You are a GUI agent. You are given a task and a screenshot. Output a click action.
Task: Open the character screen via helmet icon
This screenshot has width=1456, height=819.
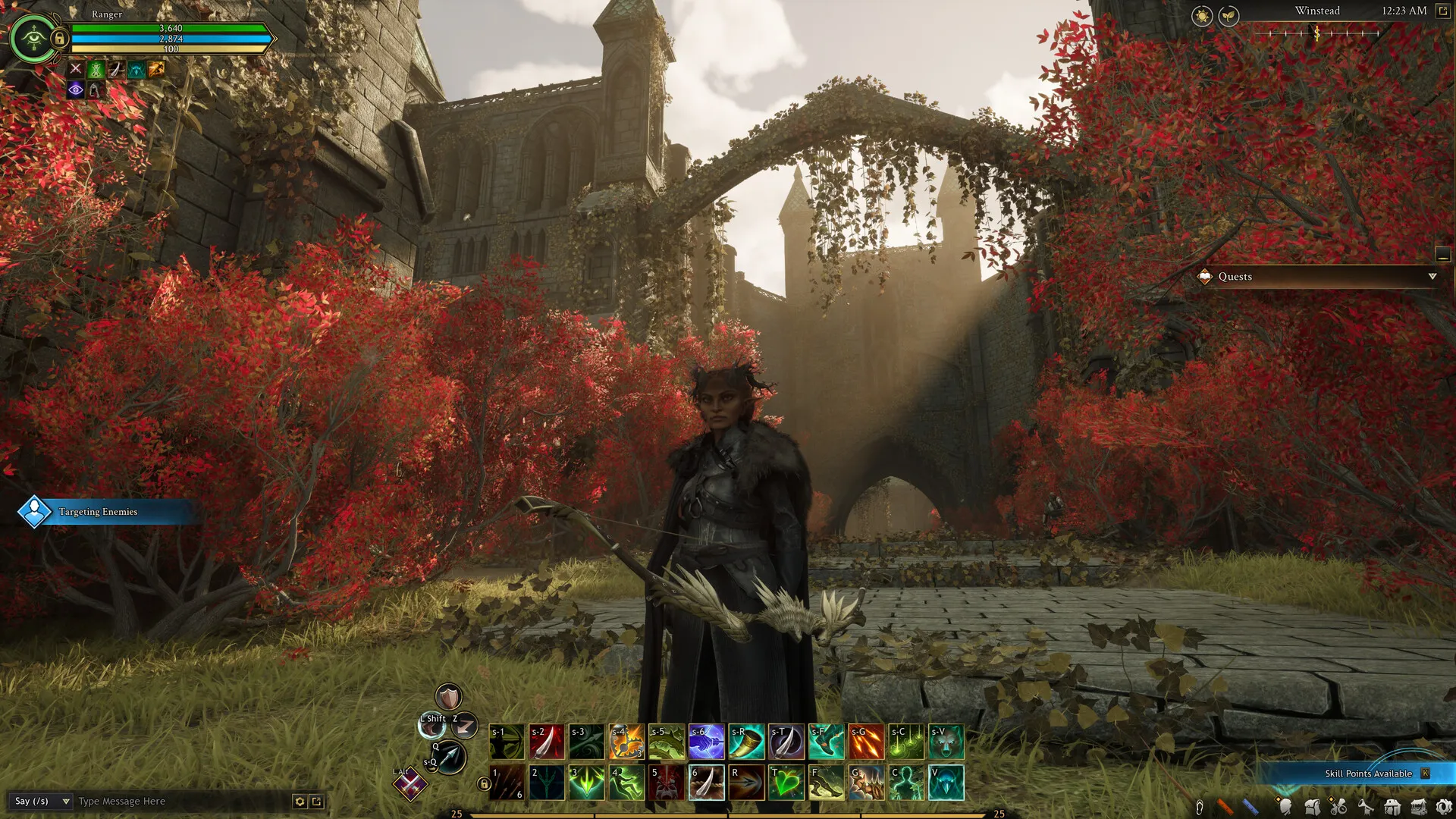(1286, 806)
